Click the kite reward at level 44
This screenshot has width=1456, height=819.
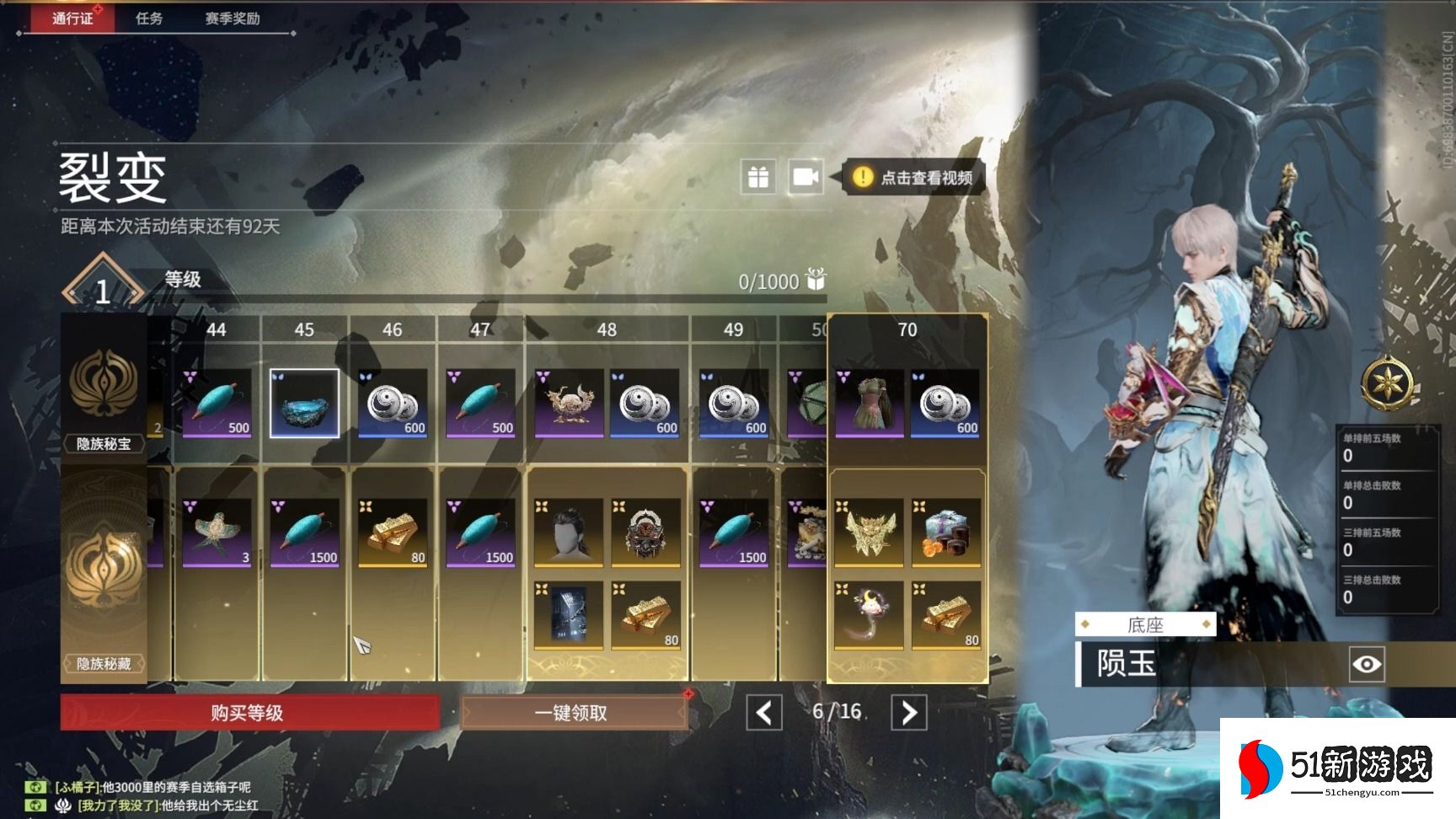point(217,532)
